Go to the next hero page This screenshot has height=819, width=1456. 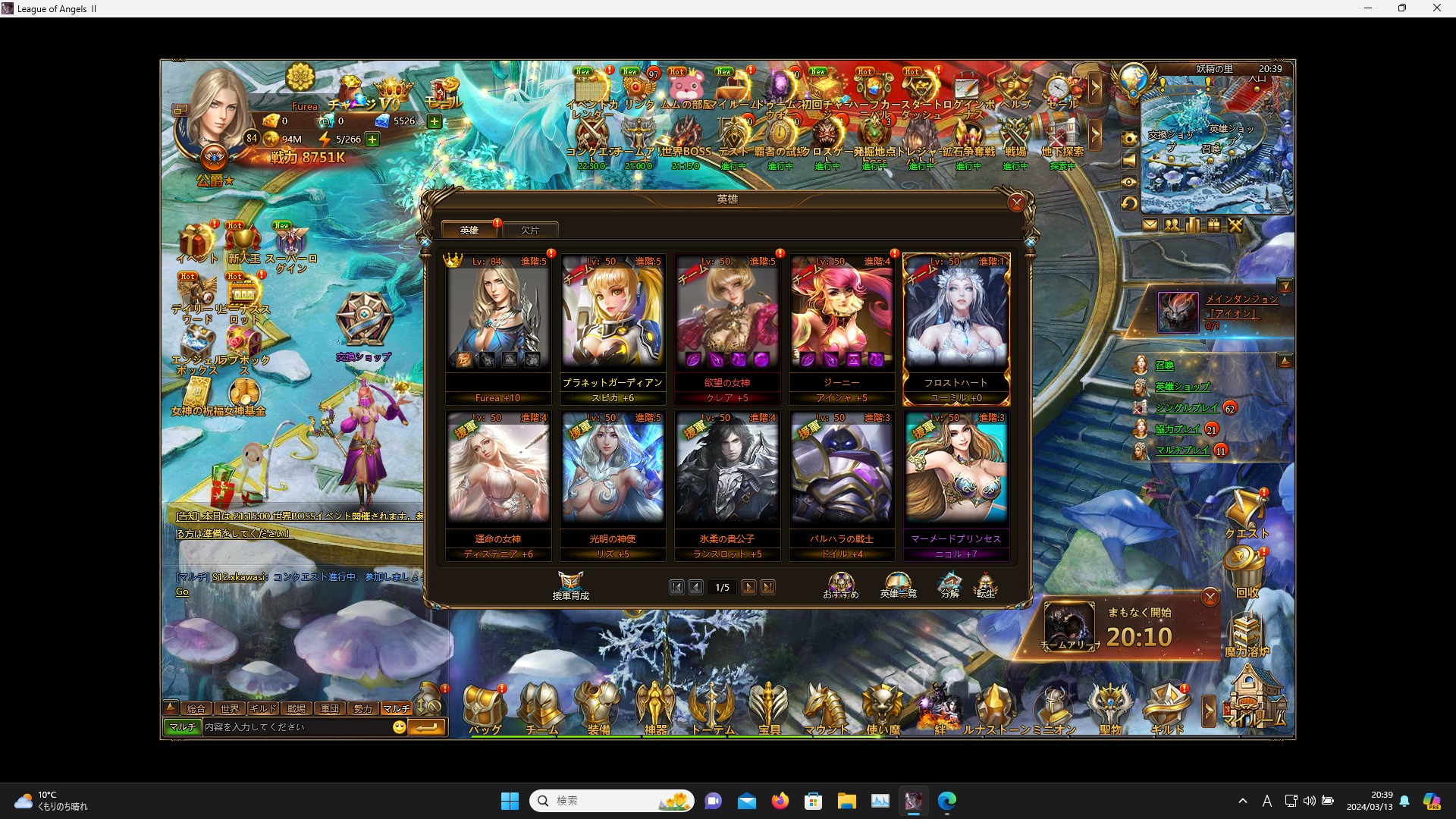tap(748, 587)
